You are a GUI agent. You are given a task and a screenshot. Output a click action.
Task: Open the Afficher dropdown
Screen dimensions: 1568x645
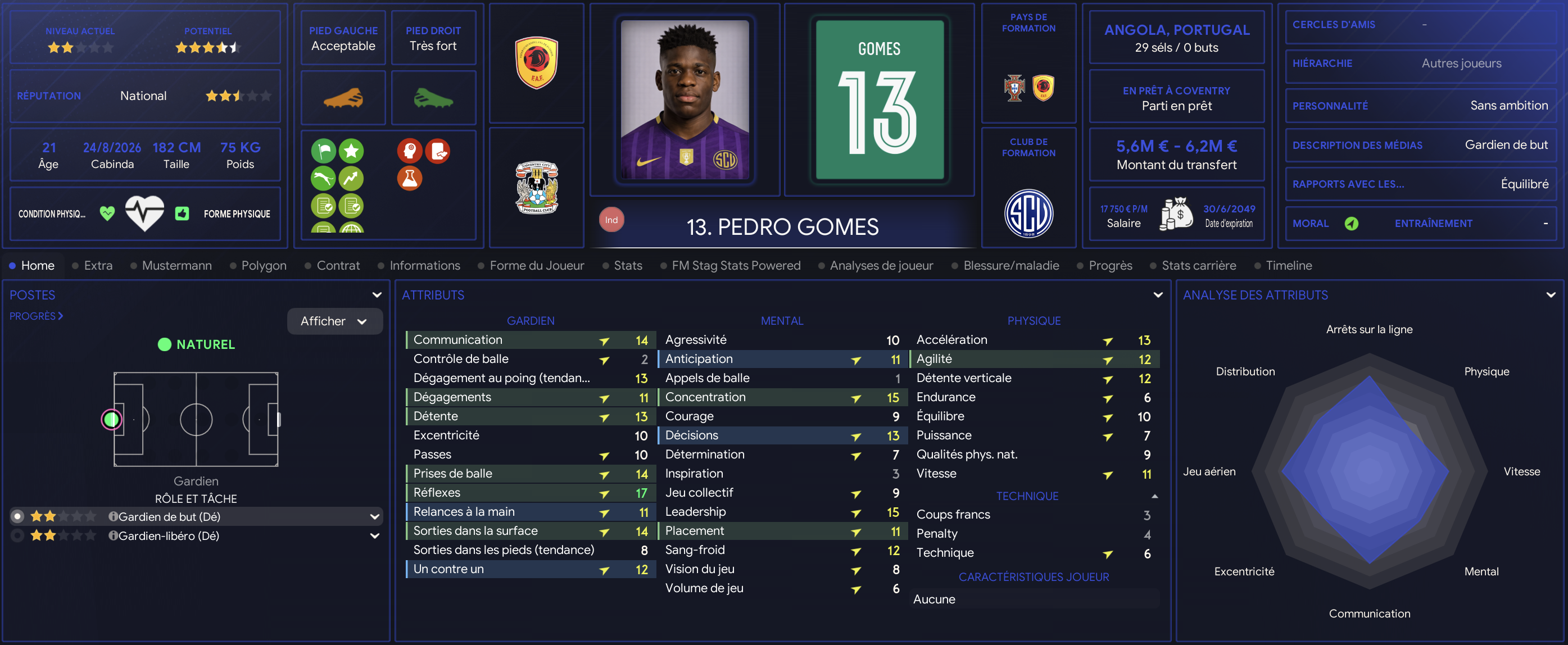[334, 321]
